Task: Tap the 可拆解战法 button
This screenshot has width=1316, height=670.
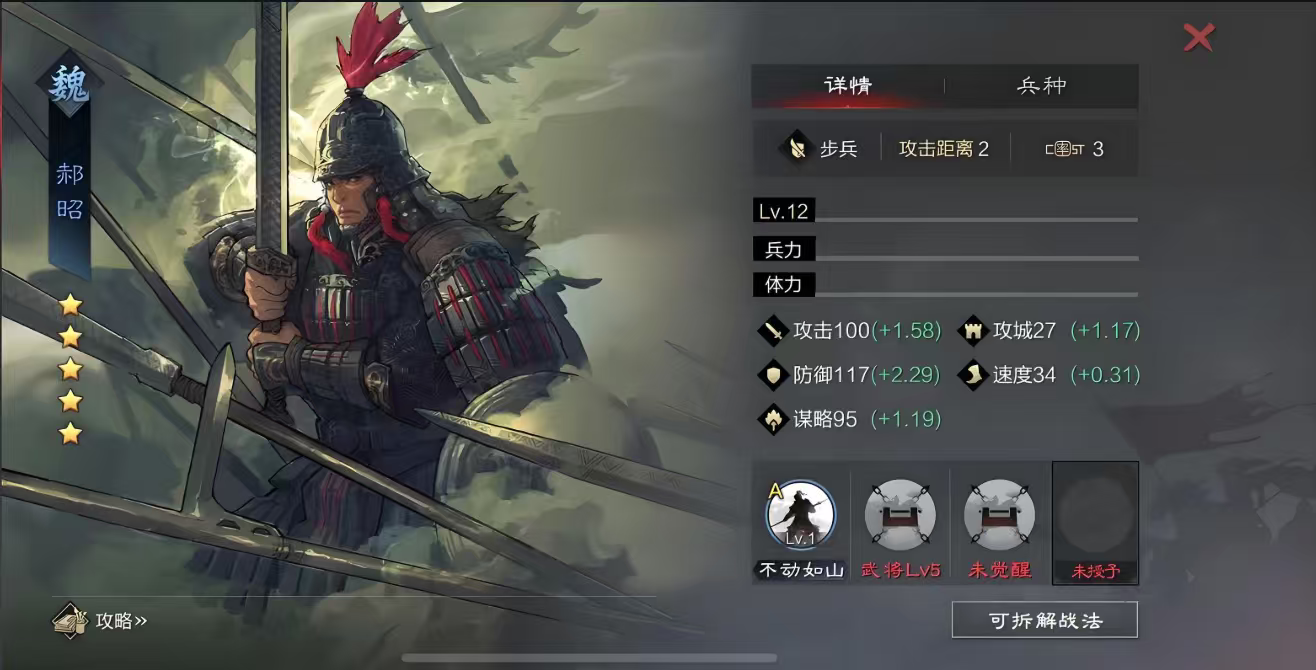Action: click(x=1044, y=620)
